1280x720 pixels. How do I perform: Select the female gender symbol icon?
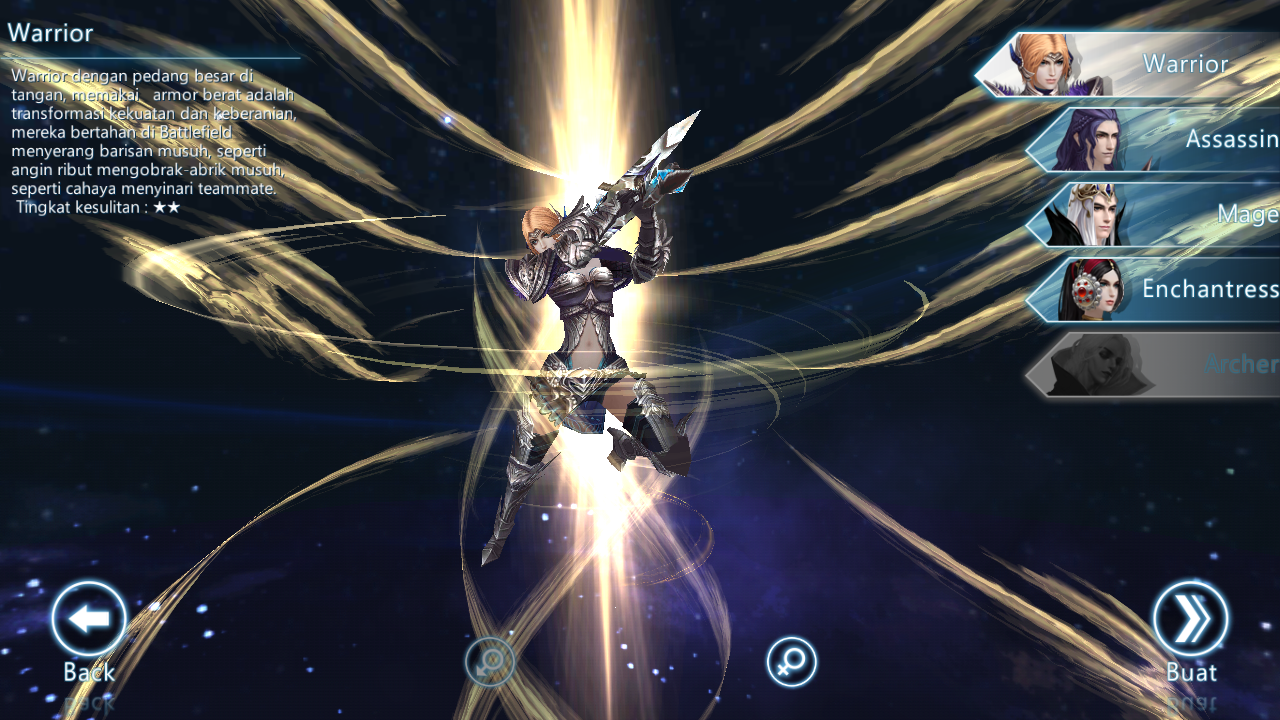[790, 660]
